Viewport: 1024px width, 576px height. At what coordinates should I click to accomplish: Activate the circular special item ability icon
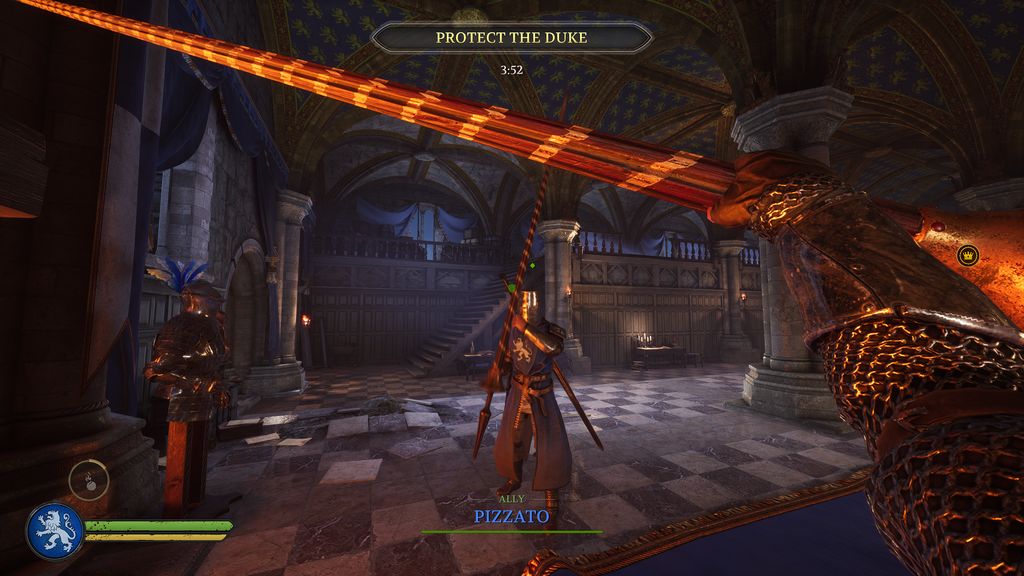click(x=88, y=480)
